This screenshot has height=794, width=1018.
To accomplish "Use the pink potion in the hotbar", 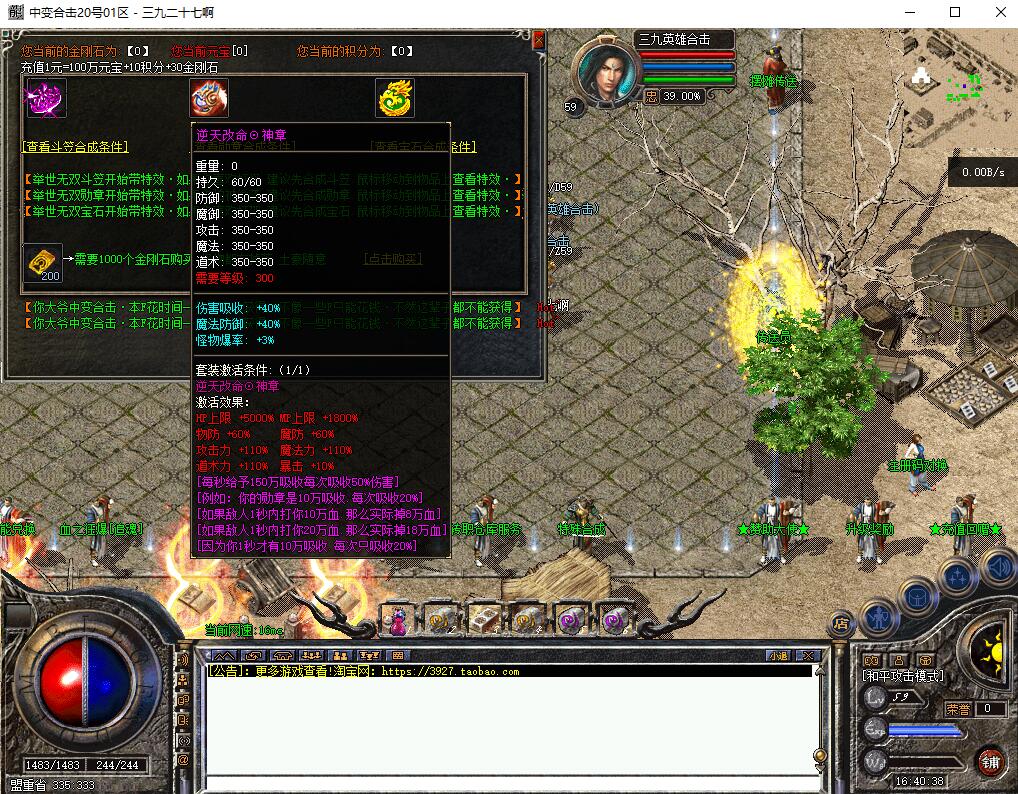I will coord(398,621).
